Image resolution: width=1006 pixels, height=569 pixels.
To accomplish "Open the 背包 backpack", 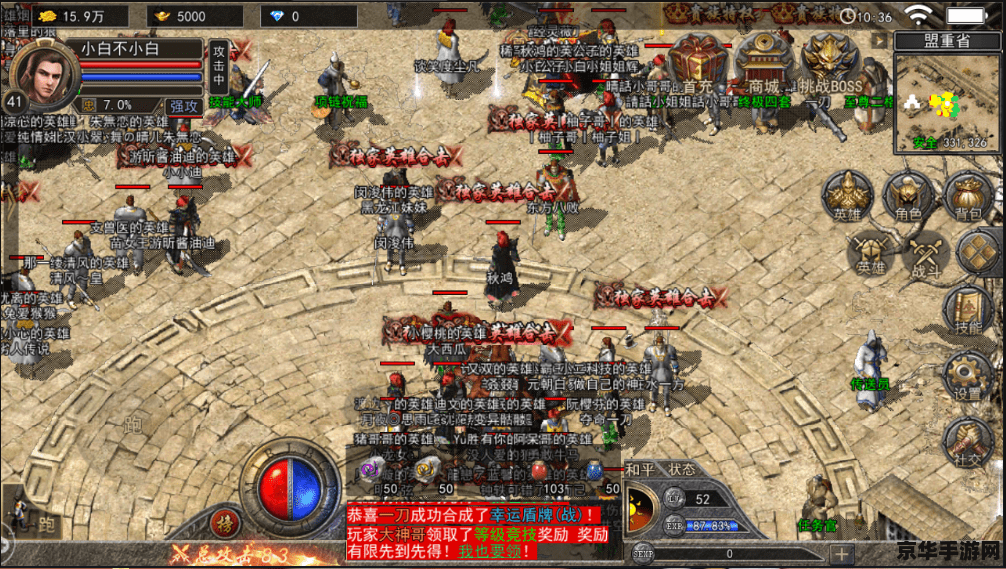I will [968, 195].
